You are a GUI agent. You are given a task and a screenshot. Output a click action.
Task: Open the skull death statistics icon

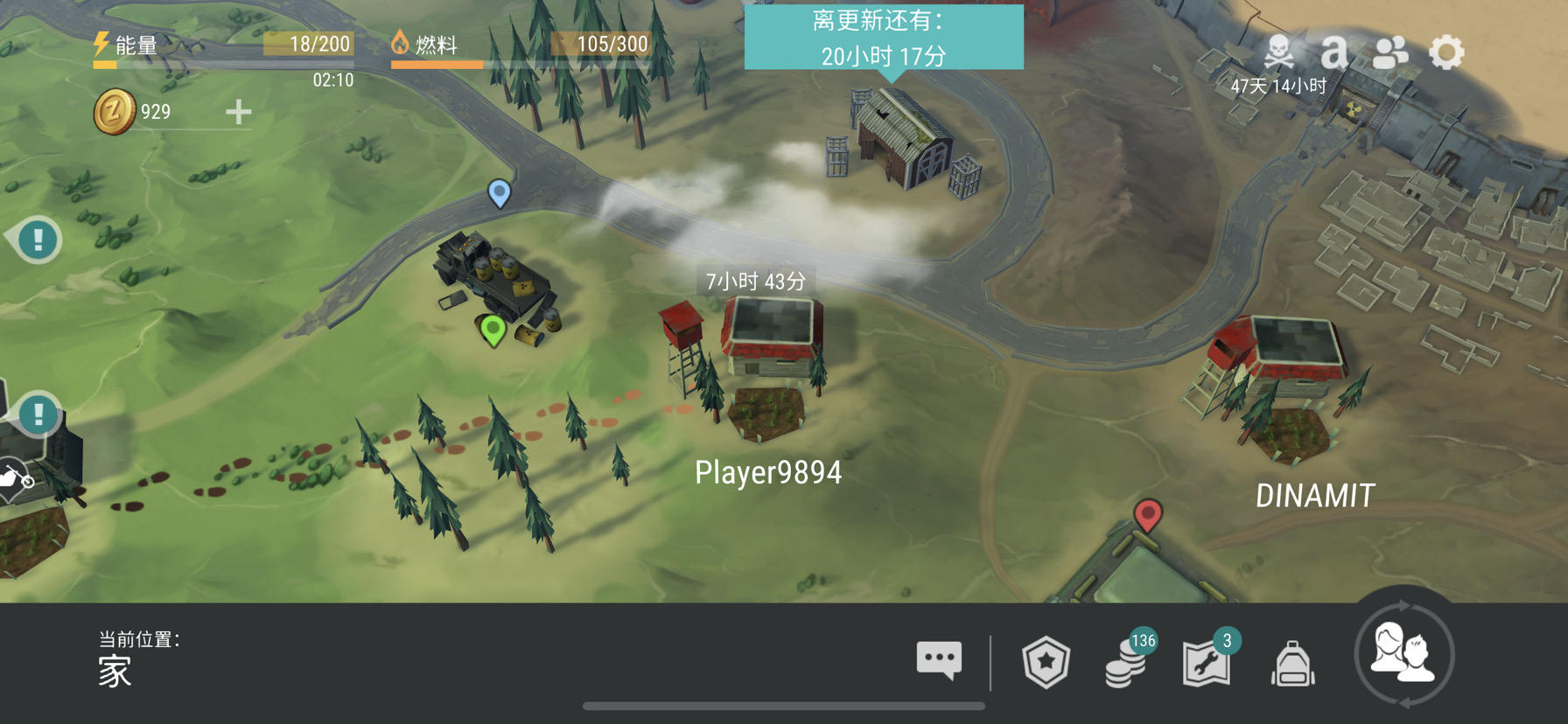pos(1279,52)
